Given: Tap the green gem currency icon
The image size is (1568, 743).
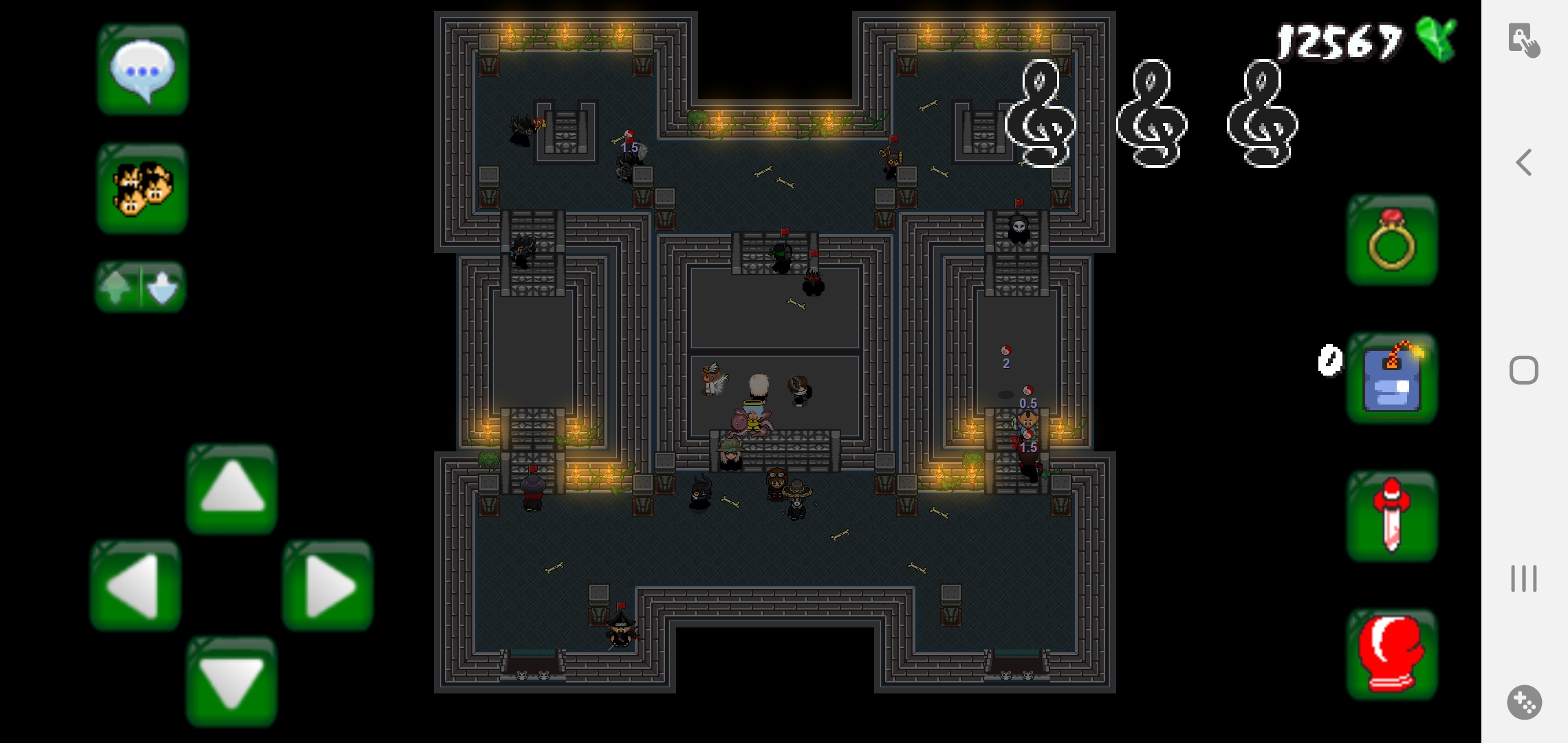Looking at the screenshot, I should (x=1437, y=39).
